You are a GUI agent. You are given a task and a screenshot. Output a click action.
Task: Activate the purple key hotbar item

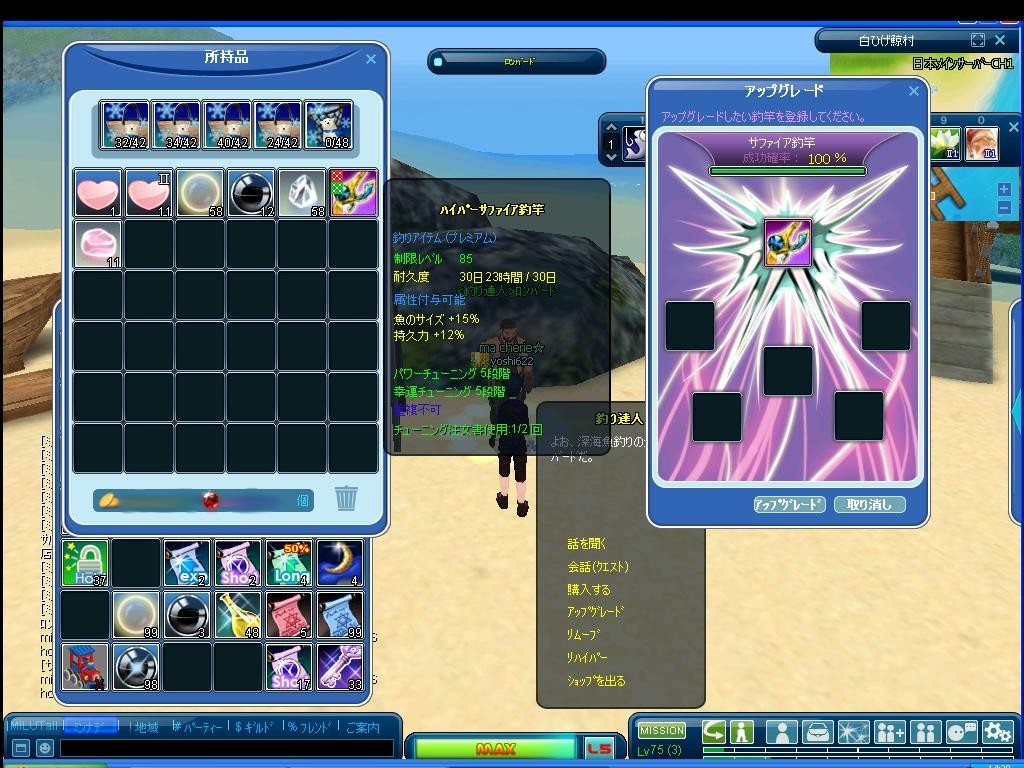(x=340, y=667)
